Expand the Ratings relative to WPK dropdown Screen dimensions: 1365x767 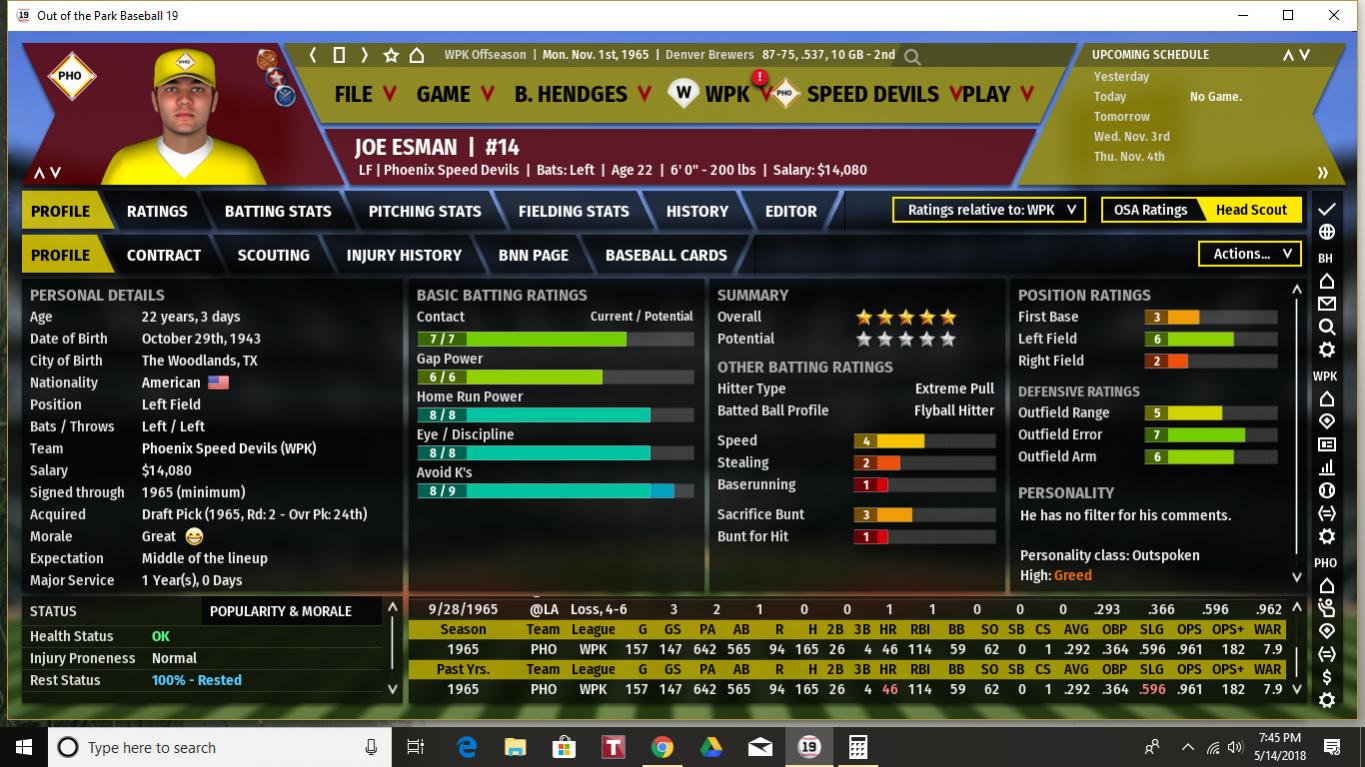pos(989,210)
